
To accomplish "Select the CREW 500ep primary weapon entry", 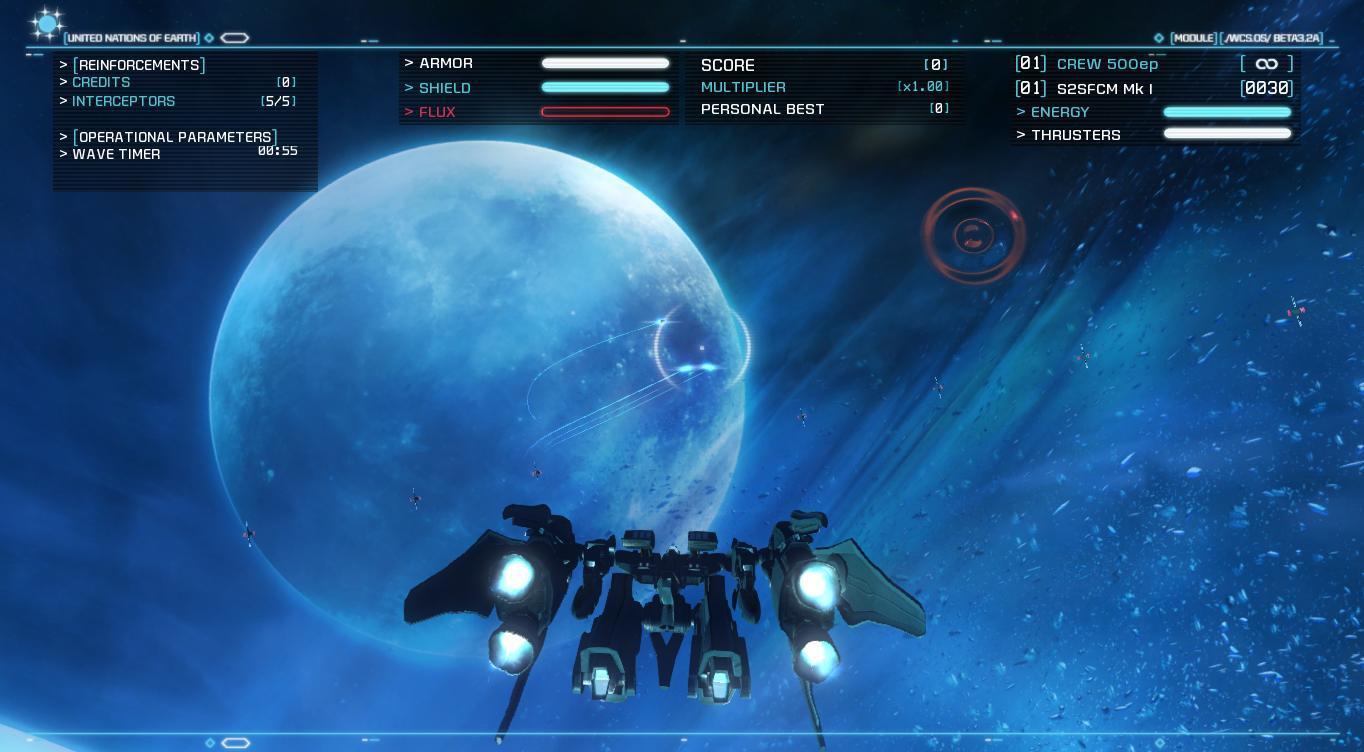I will 1107,64.
